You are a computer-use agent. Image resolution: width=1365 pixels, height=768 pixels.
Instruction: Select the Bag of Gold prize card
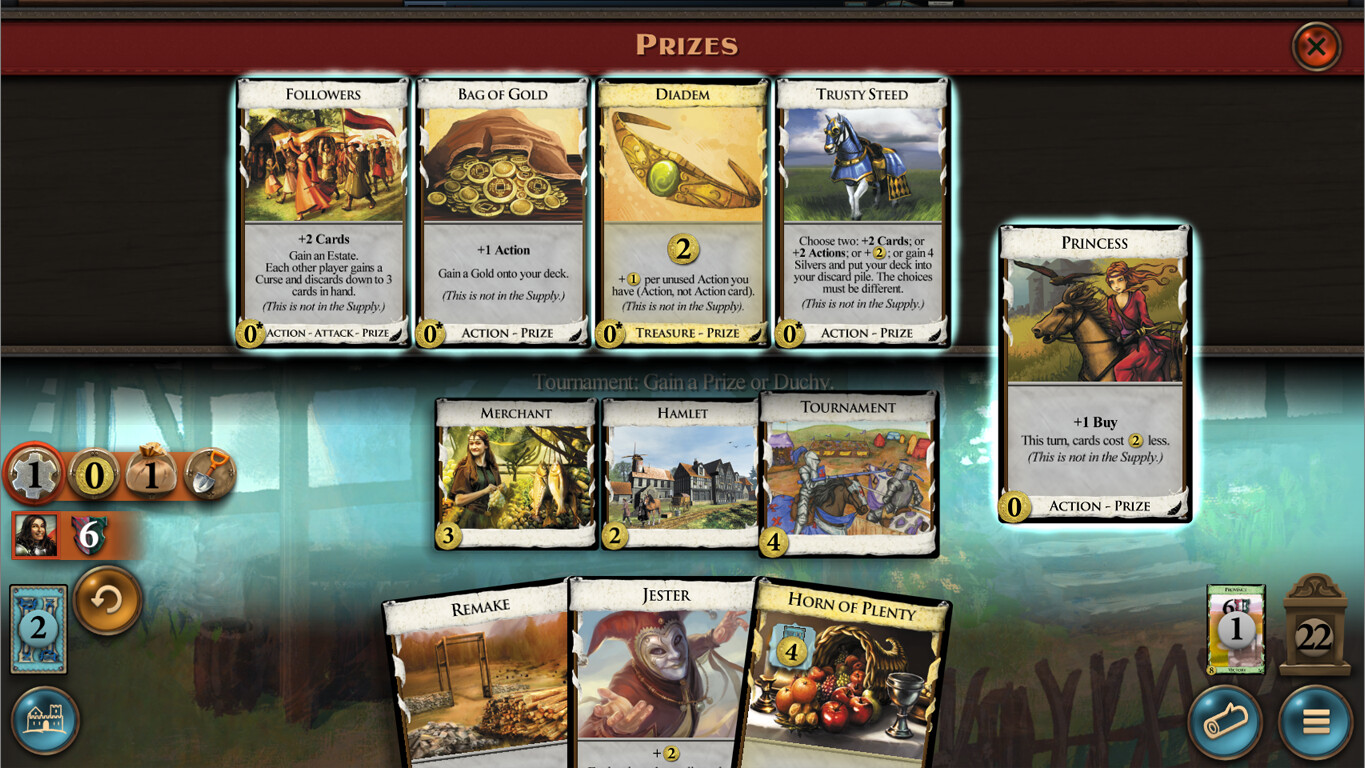coord(502,212)
